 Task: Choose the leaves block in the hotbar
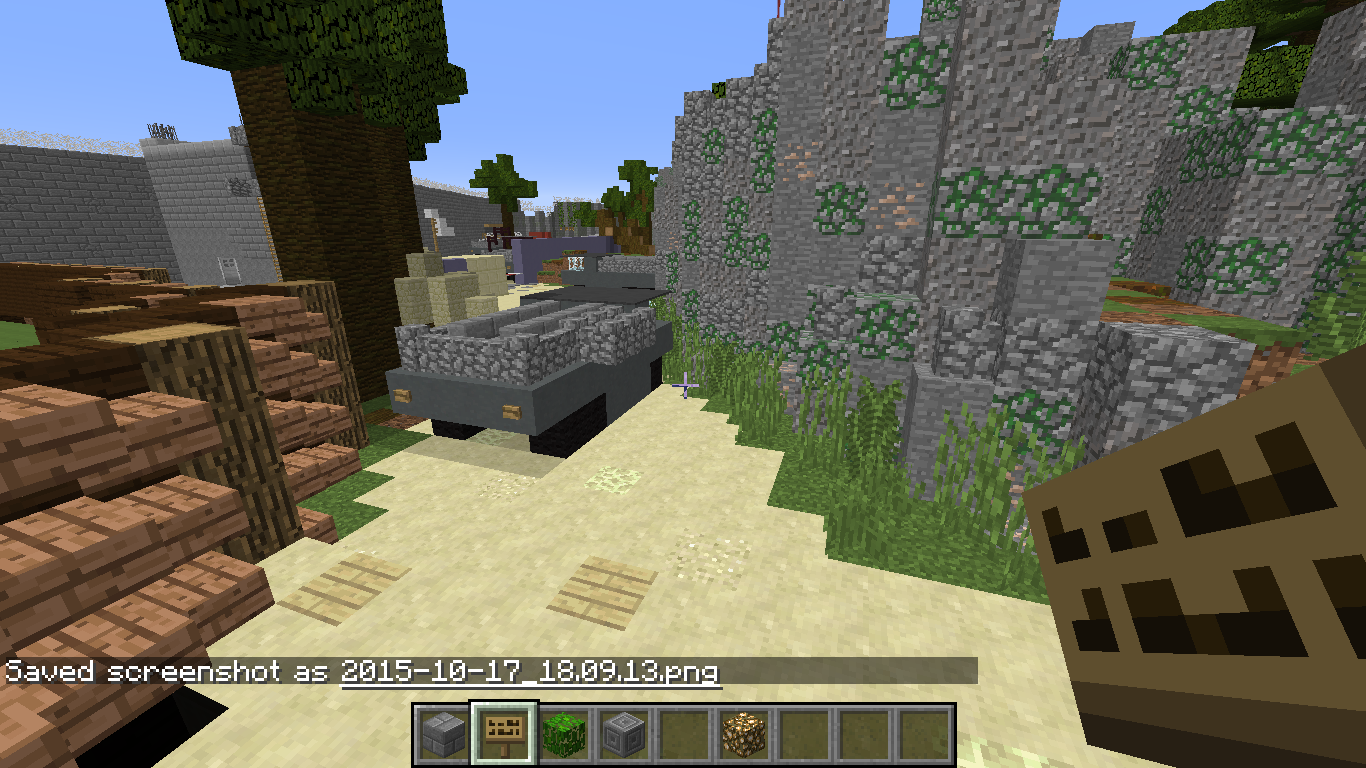click(x=564, y=735)
